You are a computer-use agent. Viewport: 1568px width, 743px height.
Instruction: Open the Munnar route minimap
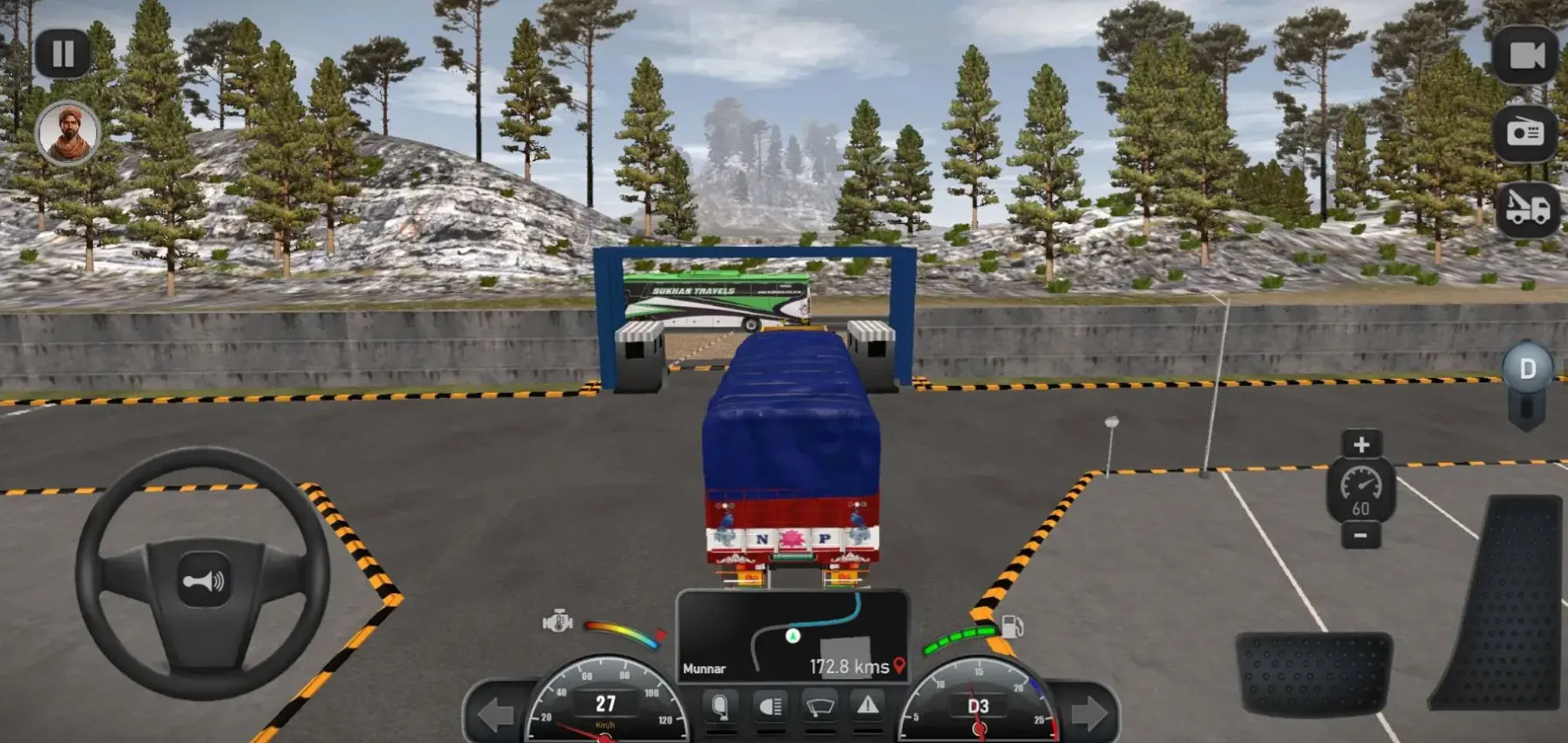click(x=792, y=636)
